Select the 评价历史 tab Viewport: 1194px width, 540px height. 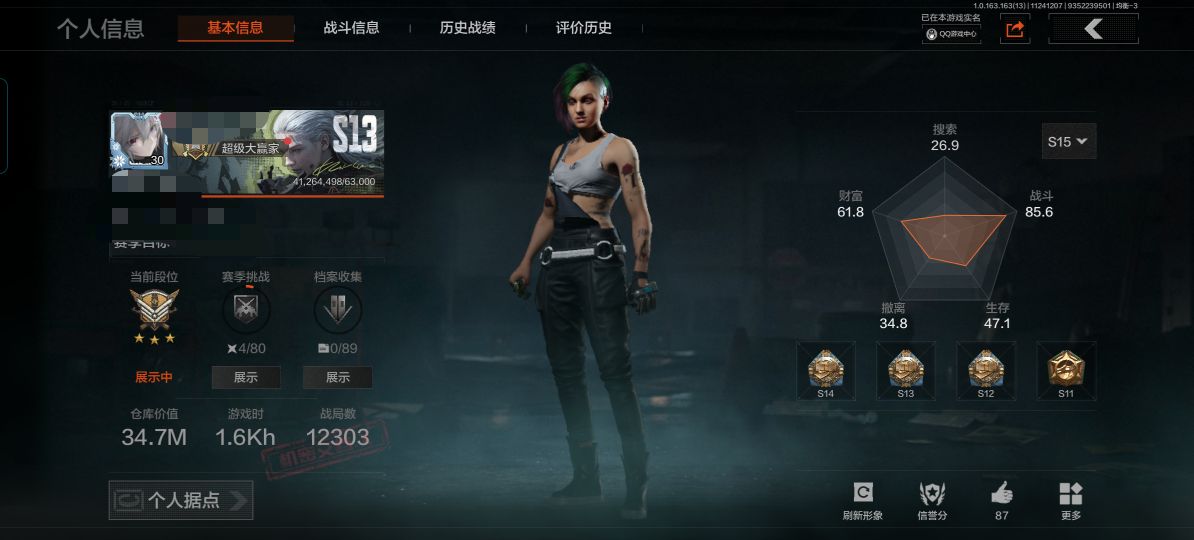584,28
